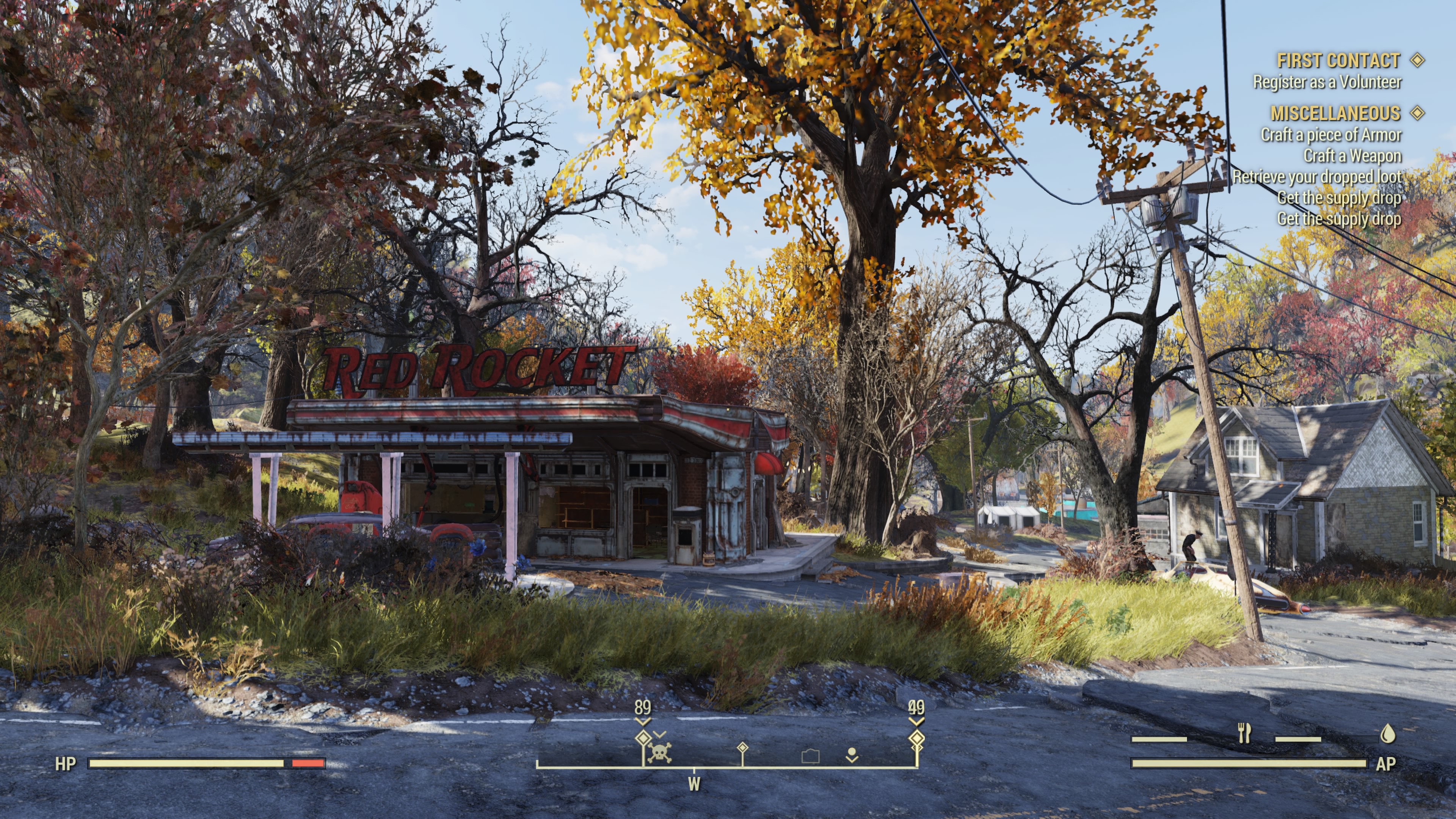Select the Miscellaneous quest heading
The height and width of the screenshot is (819, 1456).
click(1335, 114)
